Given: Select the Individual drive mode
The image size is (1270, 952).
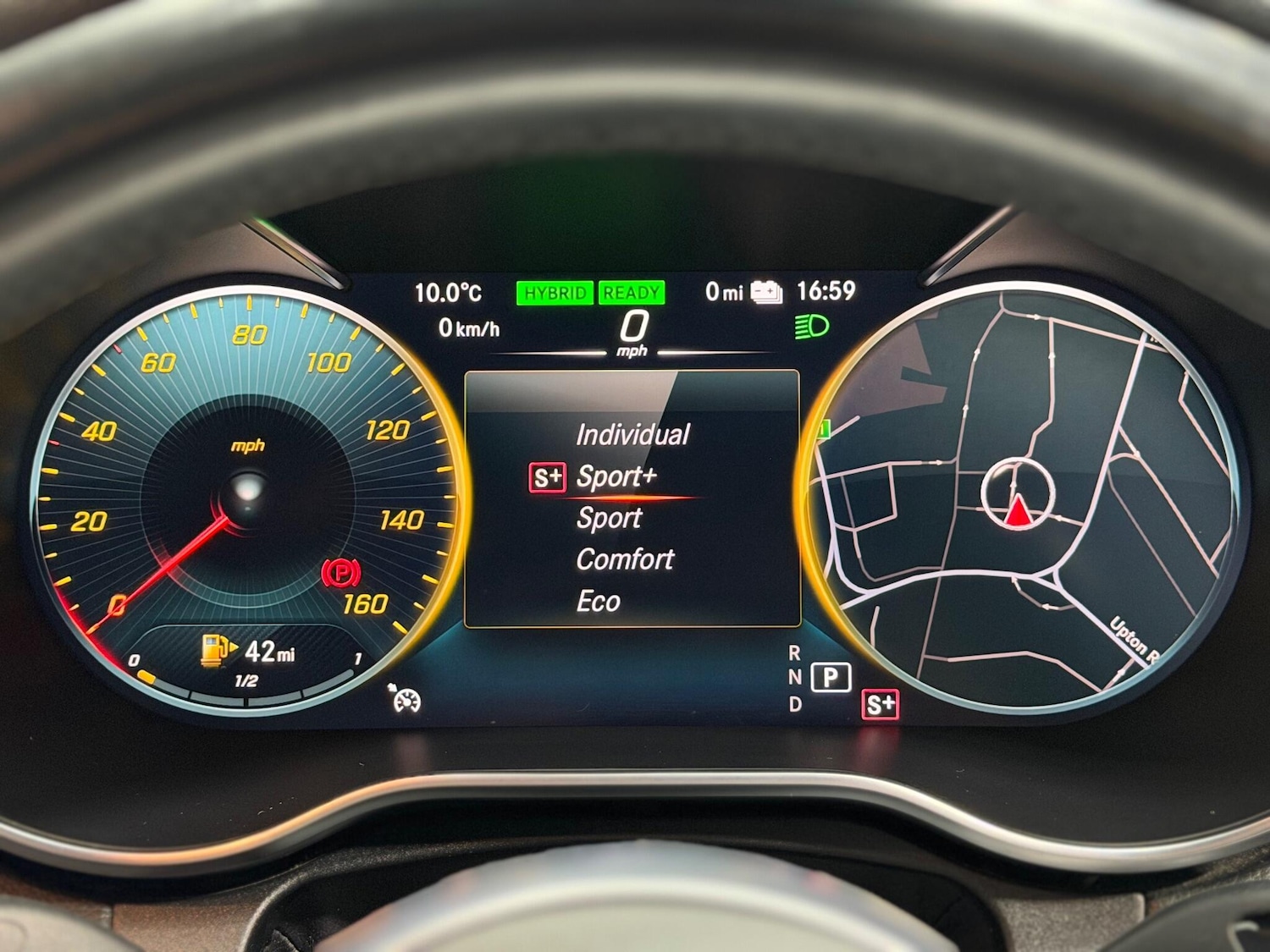Looking at the screenshot, I should (632, 435).
